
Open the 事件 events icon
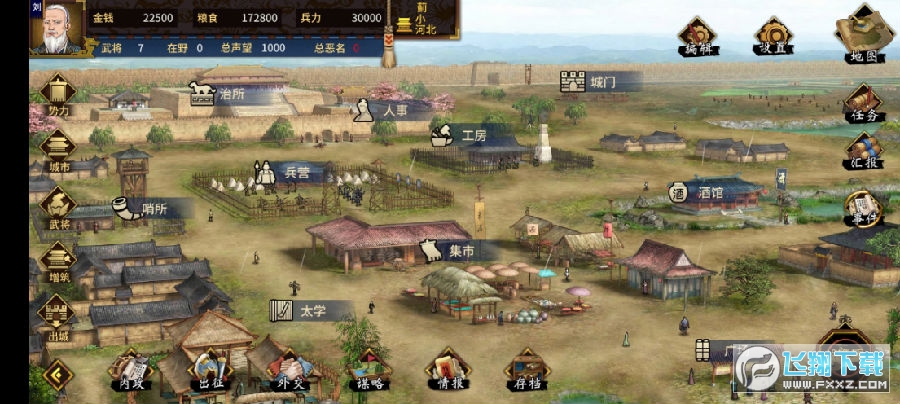[x=862, y=208]
